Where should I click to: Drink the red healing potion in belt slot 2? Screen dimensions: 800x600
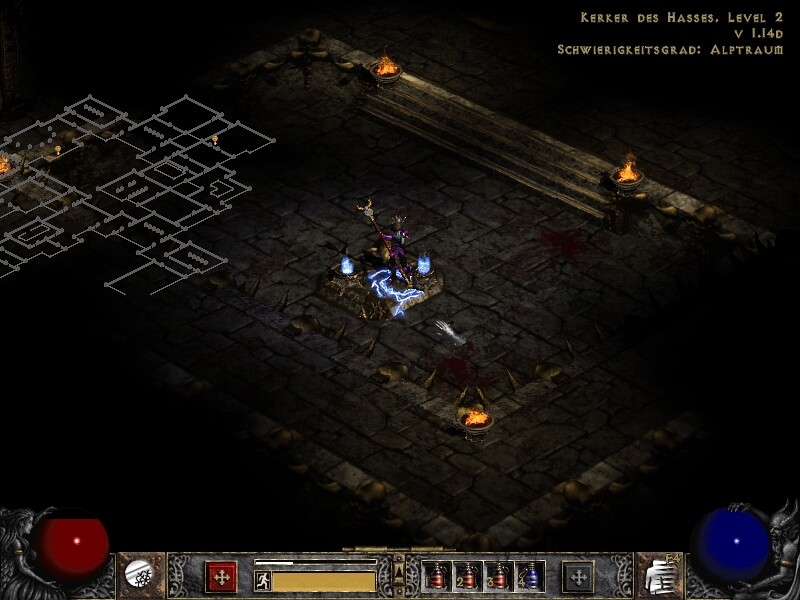(466, 577)
